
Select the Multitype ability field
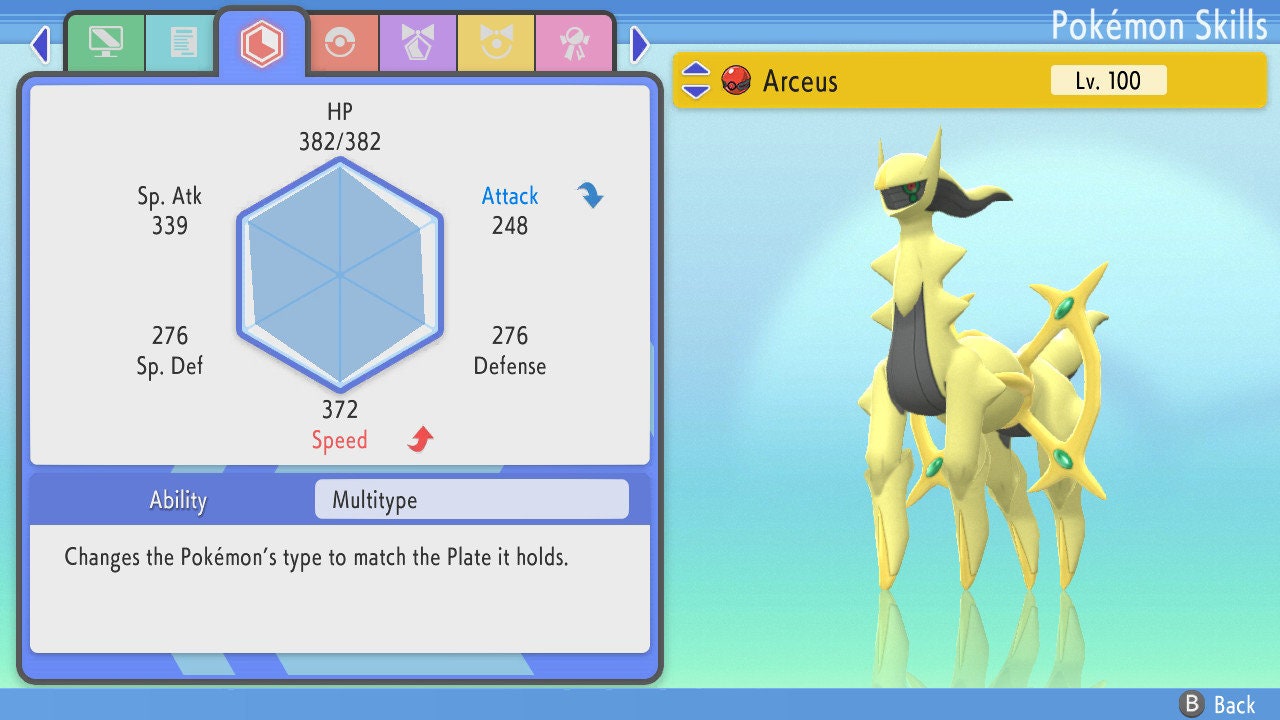[471, 500]
